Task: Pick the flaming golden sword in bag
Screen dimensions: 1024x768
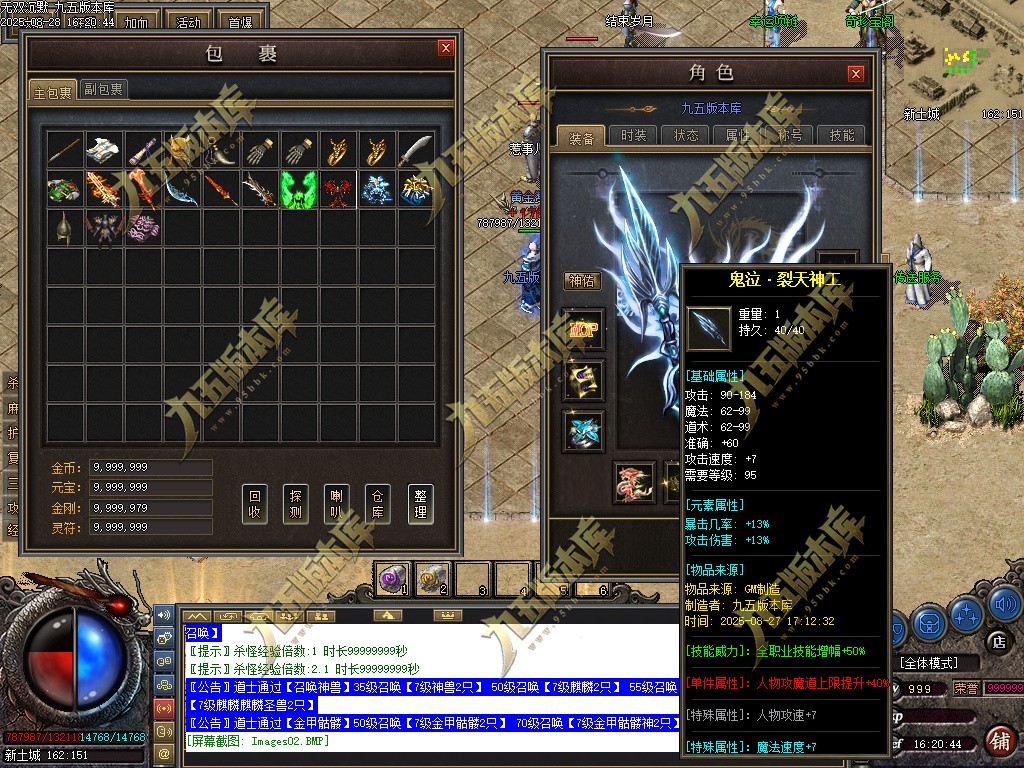Action: tap(103, 189)
